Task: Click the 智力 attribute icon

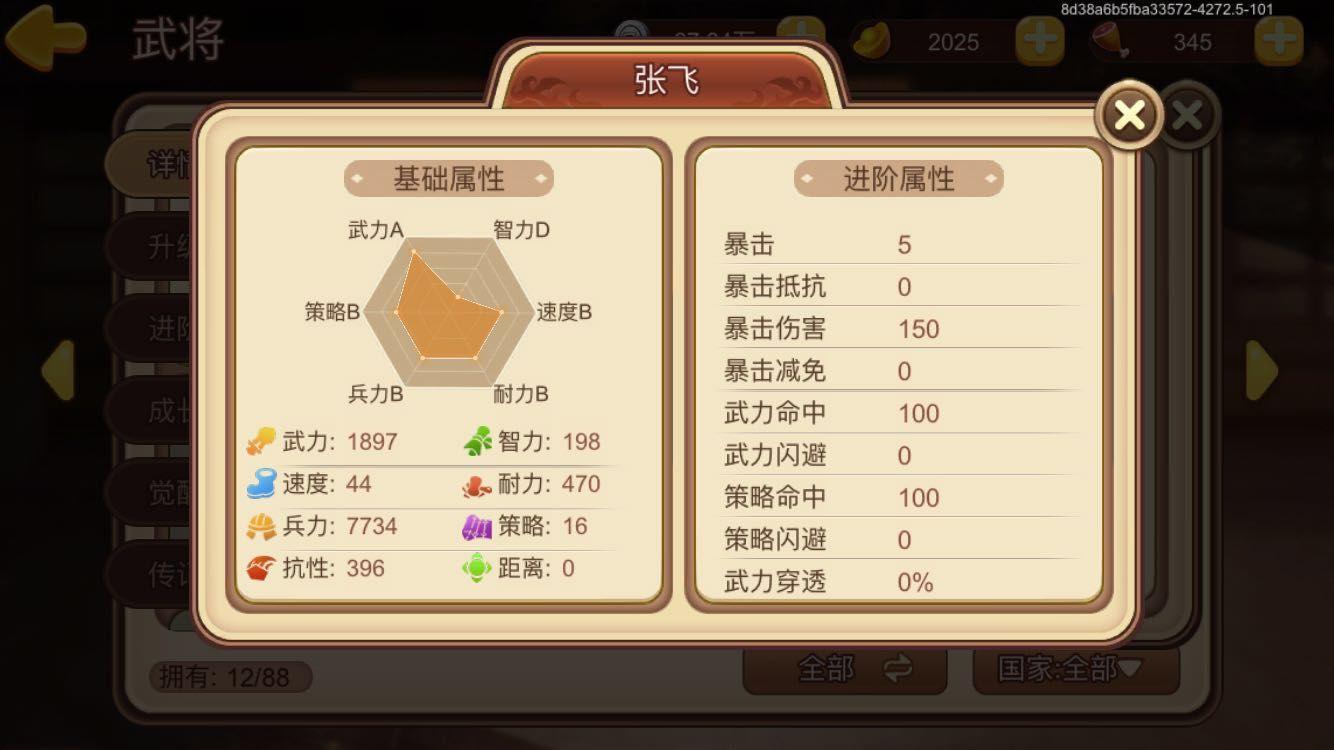Action: coord(480,441)
